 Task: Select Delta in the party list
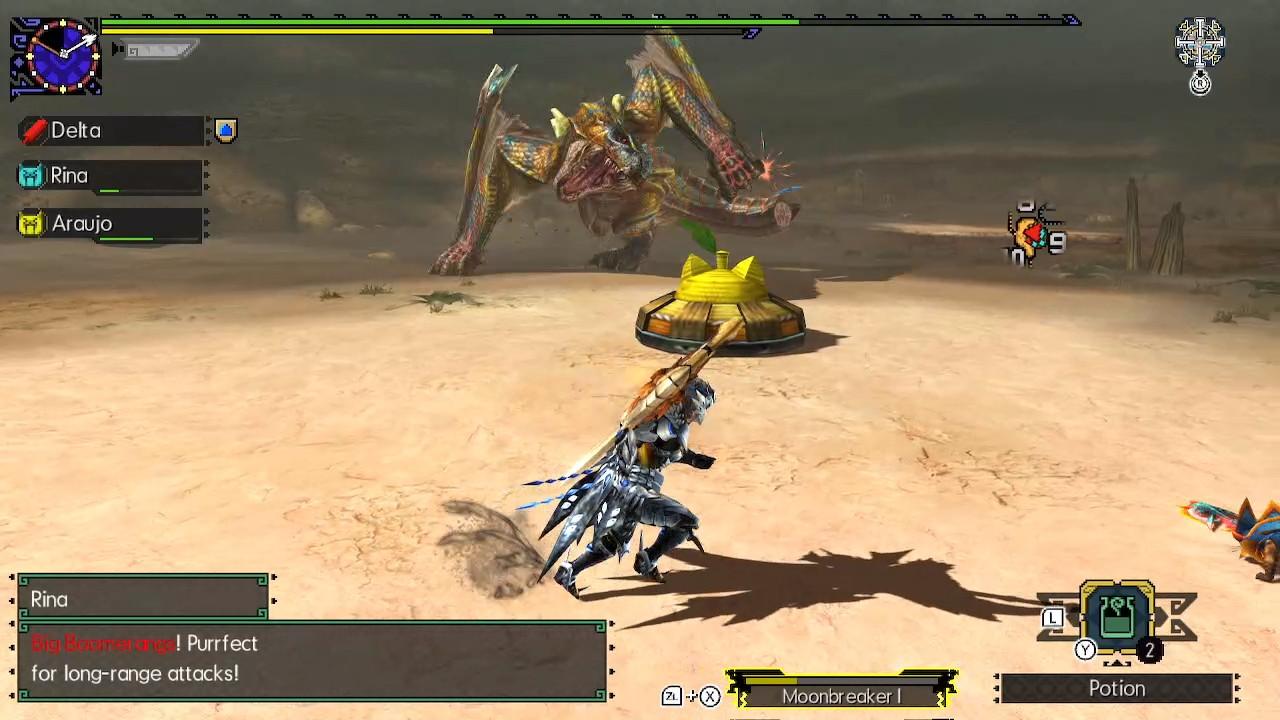110,131
